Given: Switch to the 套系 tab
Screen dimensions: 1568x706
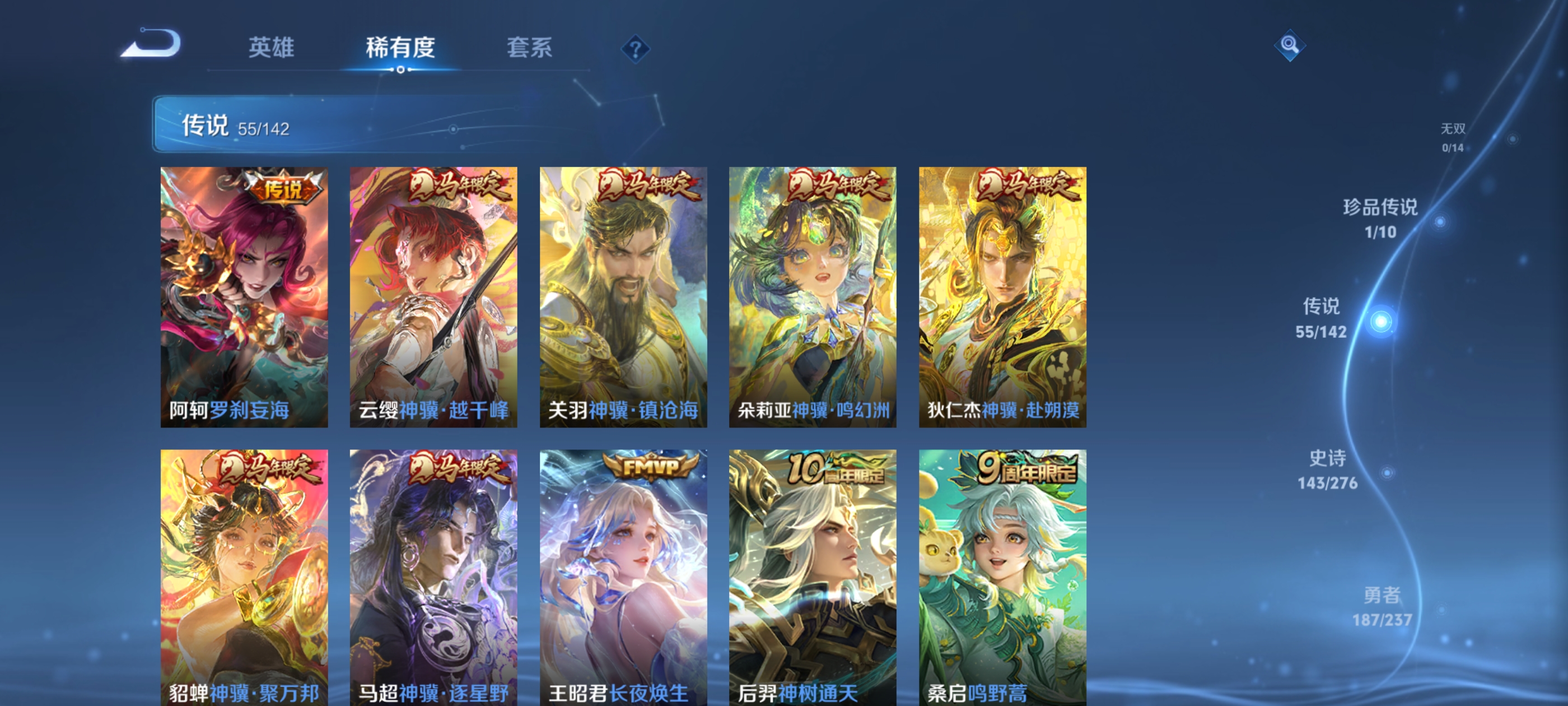Looking at the screenshot, I should coord(531,49).
